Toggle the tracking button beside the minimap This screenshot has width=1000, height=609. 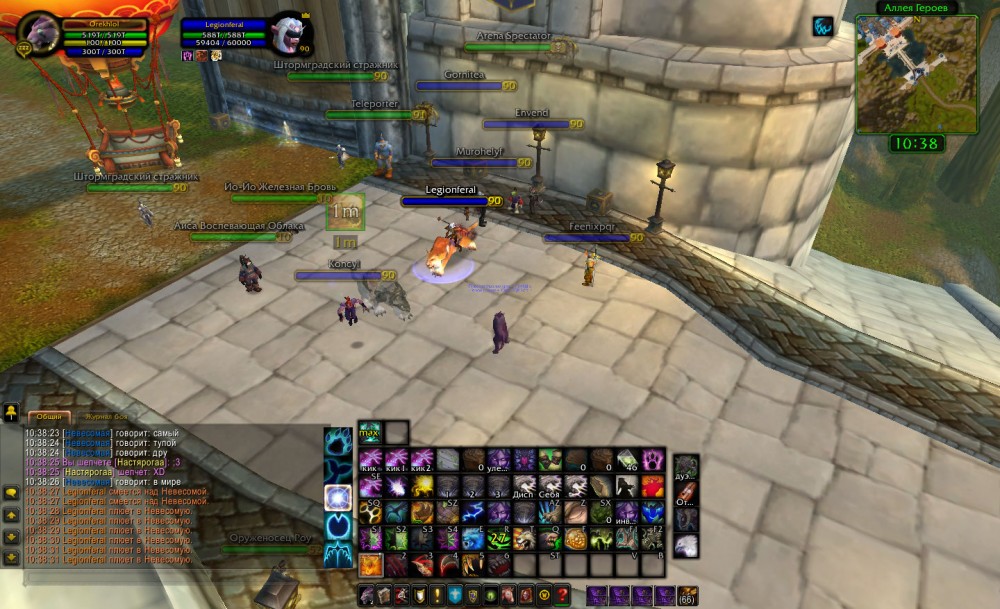pos(823,26)
